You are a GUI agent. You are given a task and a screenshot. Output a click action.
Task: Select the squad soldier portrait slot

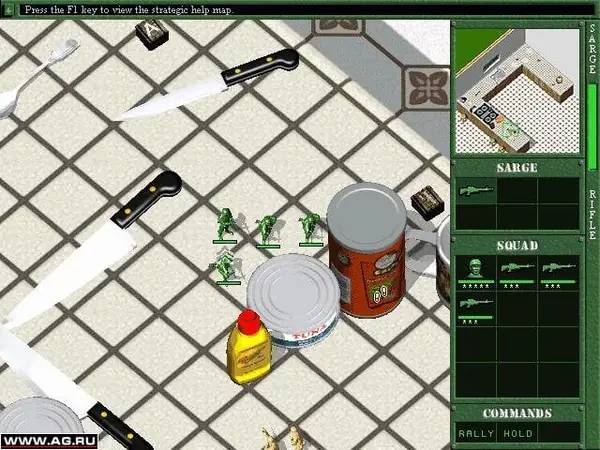point(476,270)
